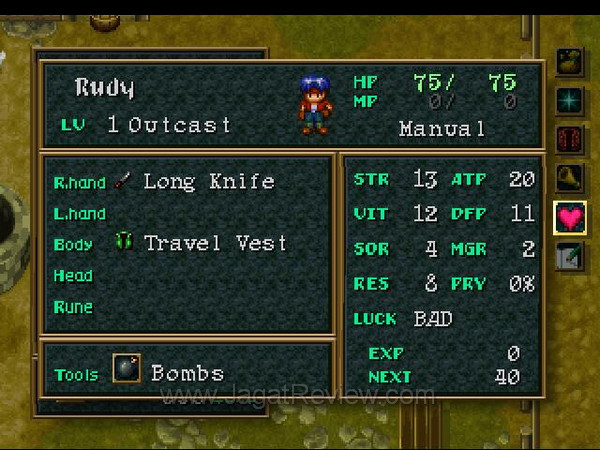Screen dimensions: 600x450
Task: Select the R.hand Long Knife slot
Action: click(190, 182)
